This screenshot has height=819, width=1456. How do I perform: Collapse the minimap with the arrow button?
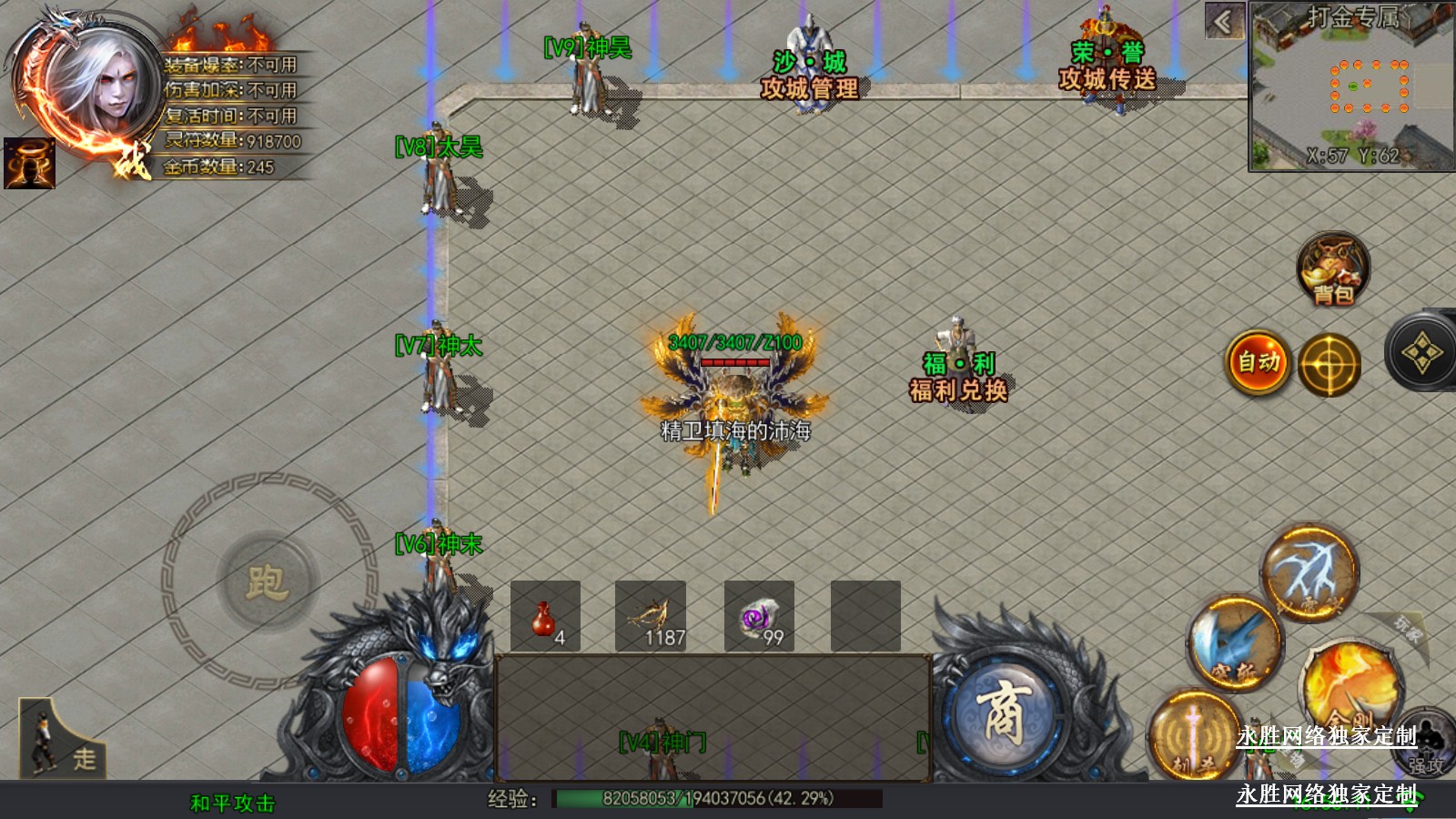(1224, 22)
